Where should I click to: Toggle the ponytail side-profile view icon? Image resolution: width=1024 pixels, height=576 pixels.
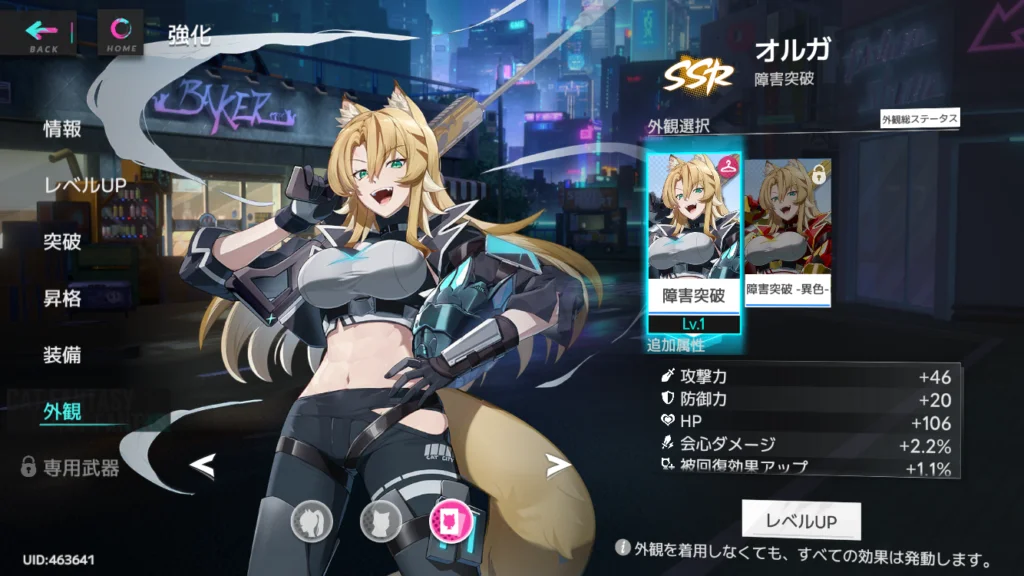pos(312,519)
